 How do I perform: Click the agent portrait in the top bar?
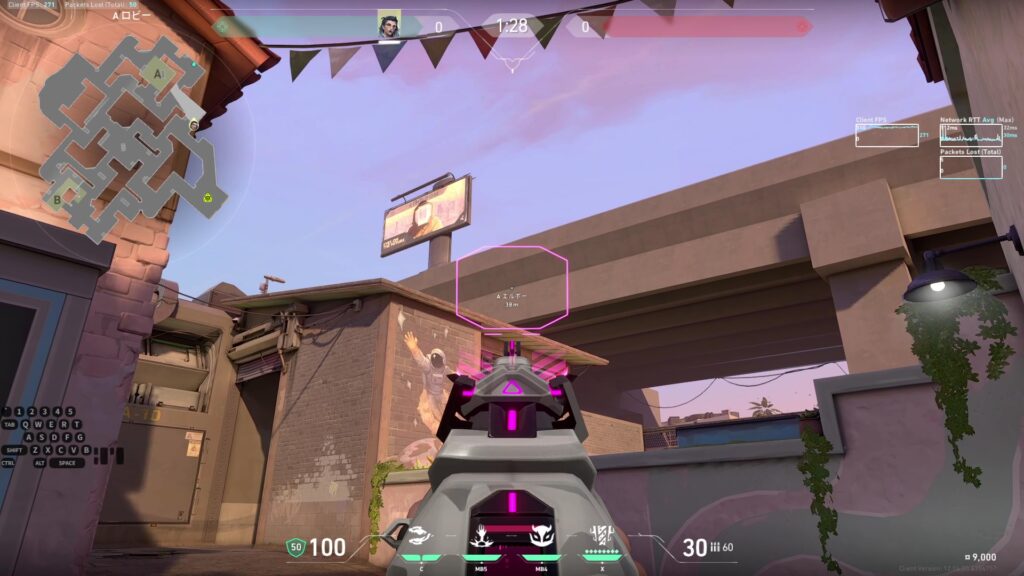coord(388,26)
